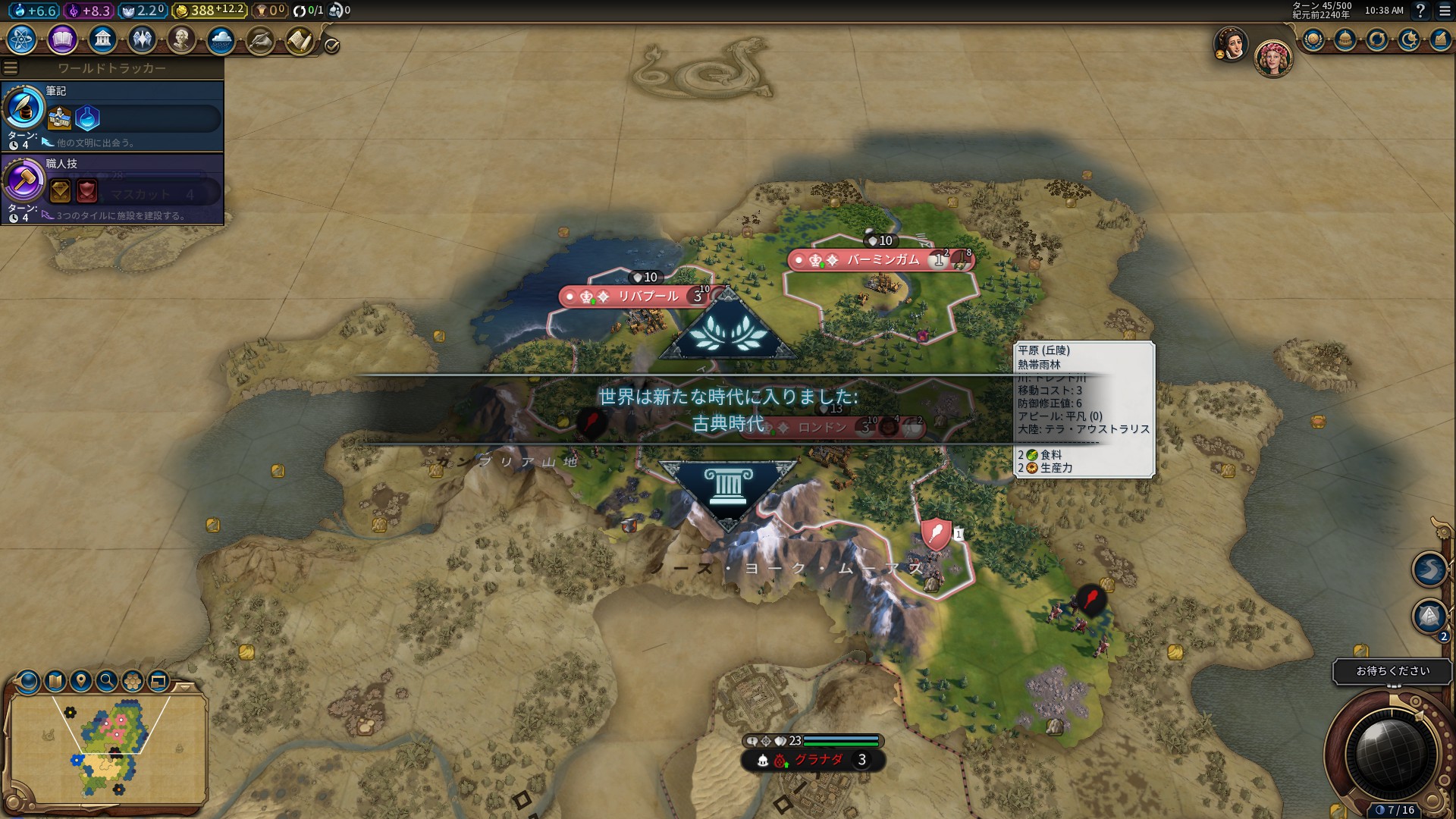Viewport: 1456px width, 819px height.
Task: Open the minimap map pin tool
Action: [x=81, y=680]
